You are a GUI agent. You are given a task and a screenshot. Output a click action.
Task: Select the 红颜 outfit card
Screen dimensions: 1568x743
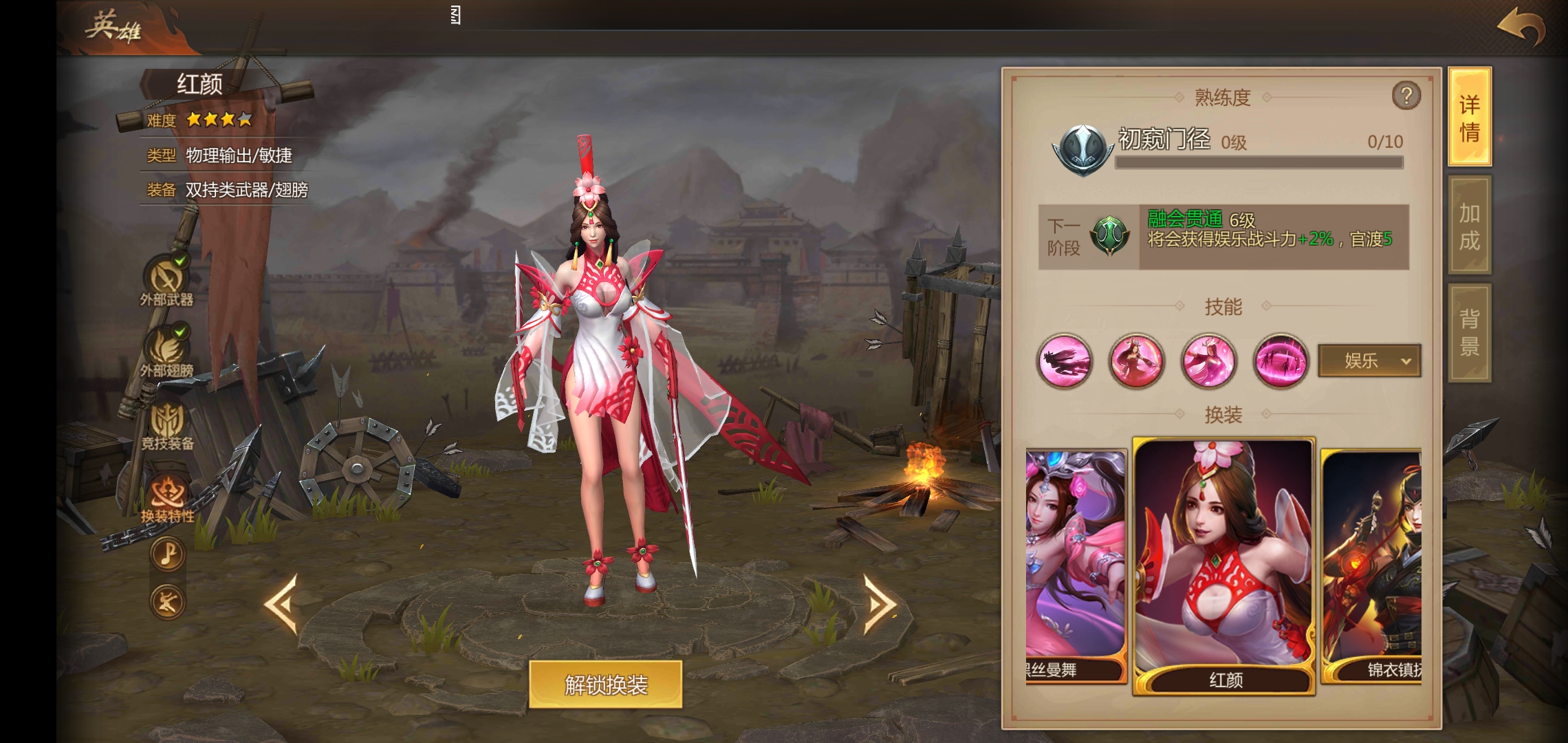(1224, 564)
